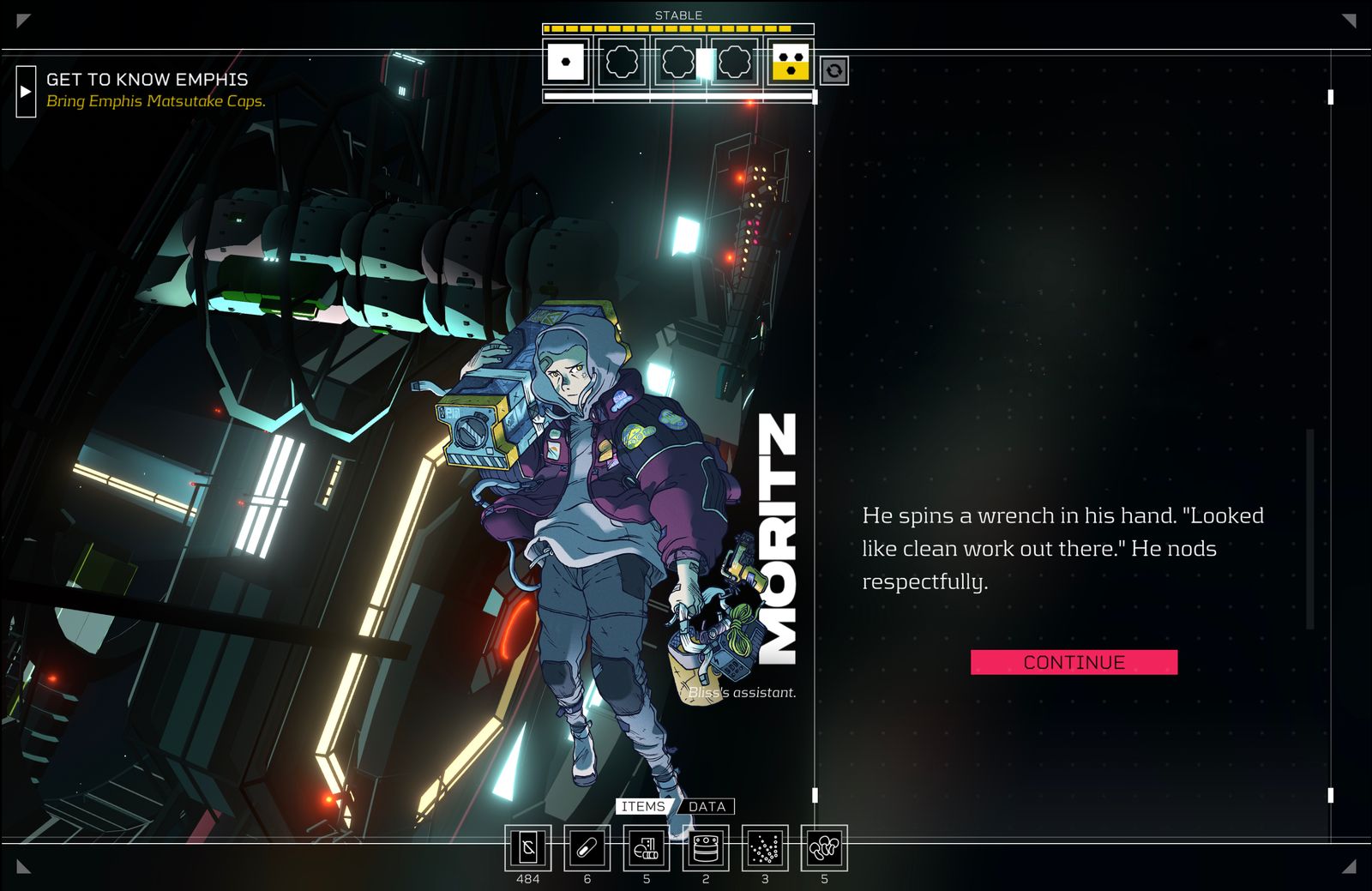Viewport: 1372px width, 891px height.
Task: Select the Items tab
Action: pos(643,806)
